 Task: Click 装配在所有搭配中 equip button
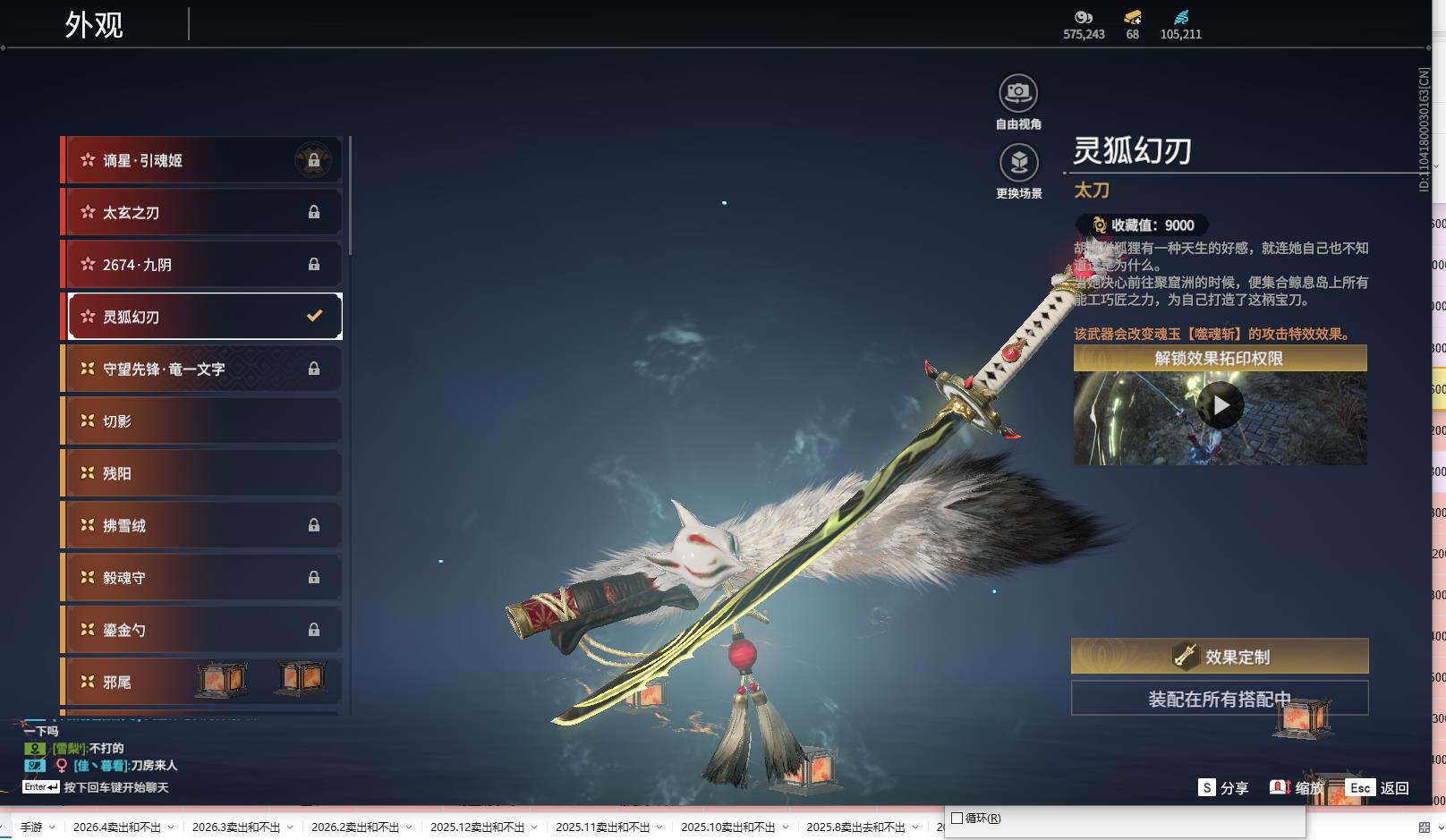tap(1220, 699)
